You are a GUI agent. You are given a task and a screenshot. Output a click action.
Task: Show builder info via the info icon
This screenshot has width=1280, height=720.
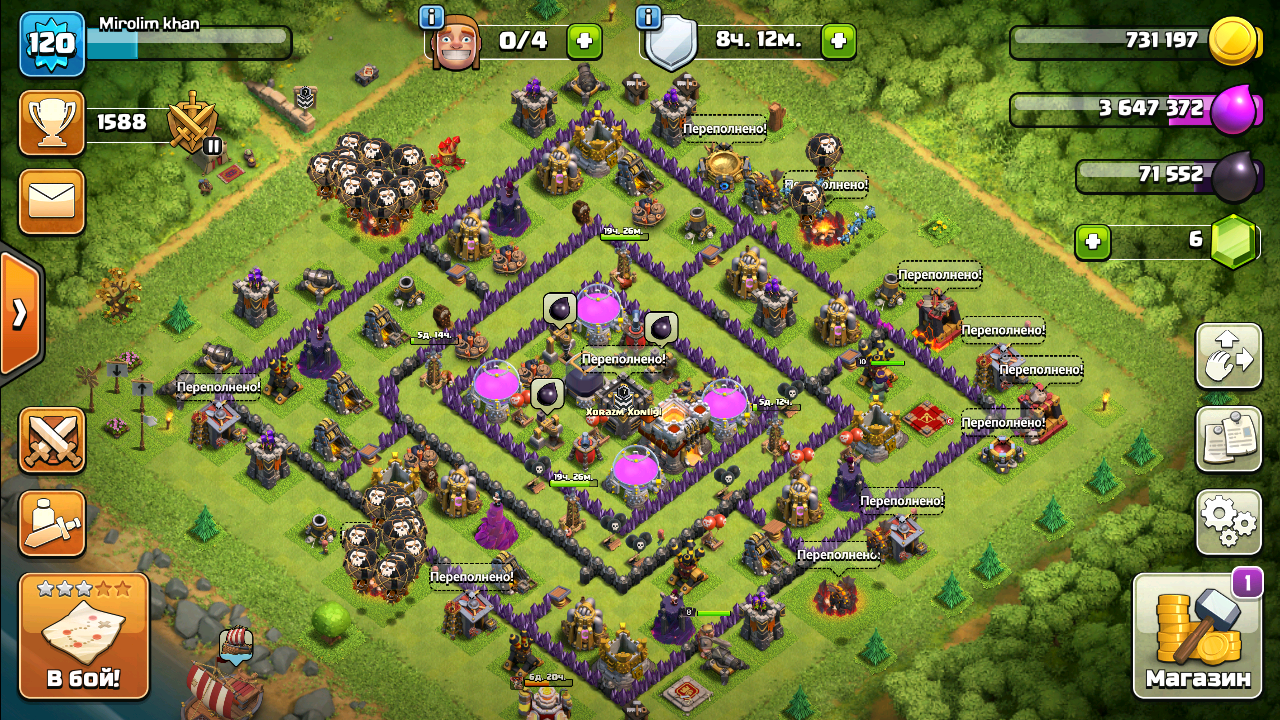432,17
